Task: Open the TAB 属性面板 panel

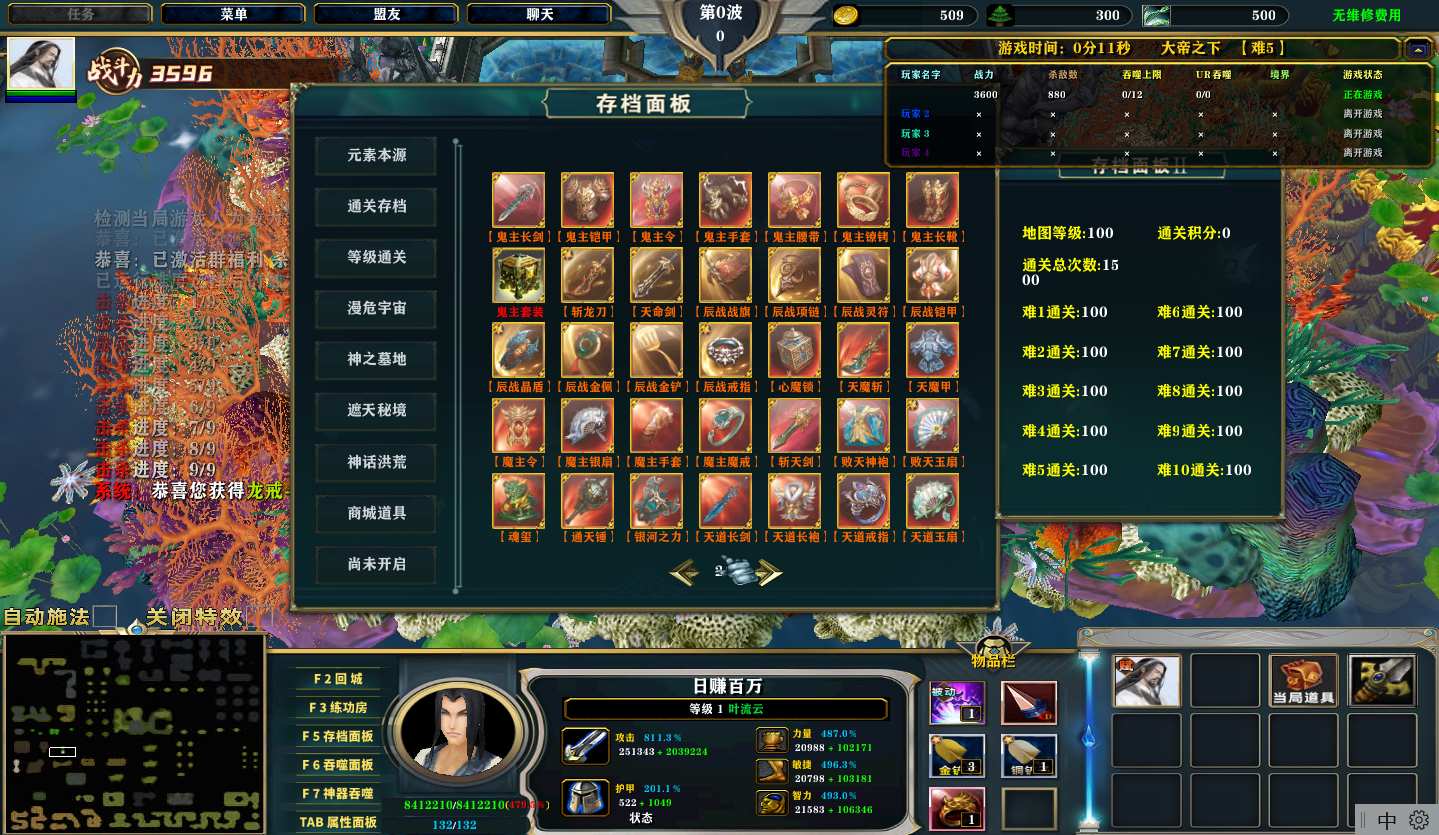Action: click(x=338, y=822)
